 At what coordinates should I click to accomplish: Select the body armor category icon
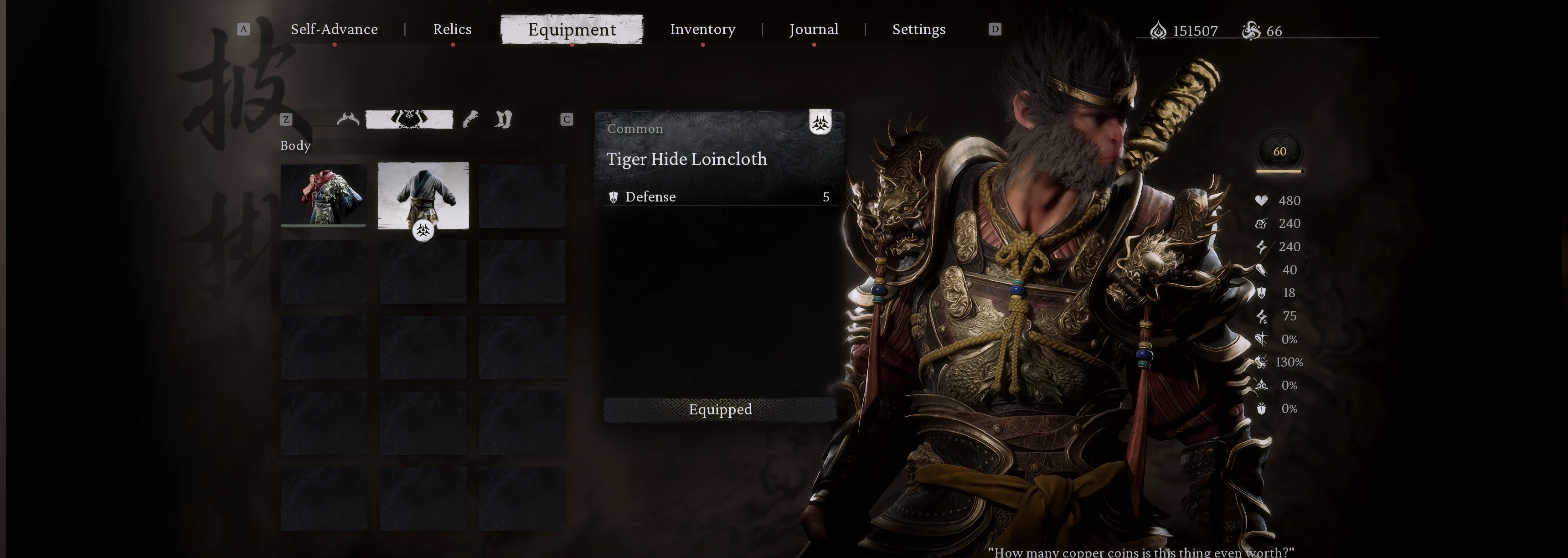tap(409, 119)
